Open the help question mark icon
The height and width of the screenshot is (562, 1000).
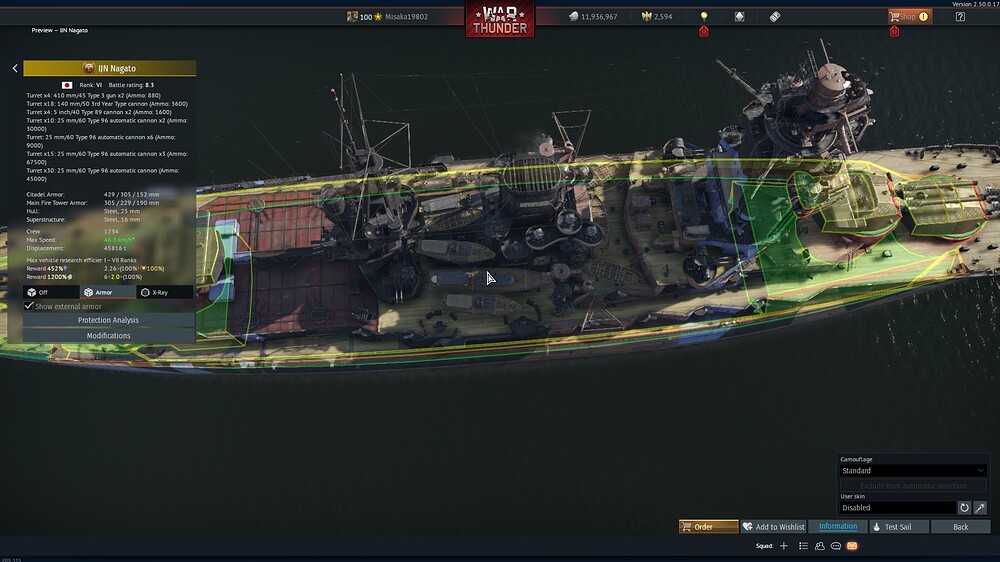click(x=960, y=16)
